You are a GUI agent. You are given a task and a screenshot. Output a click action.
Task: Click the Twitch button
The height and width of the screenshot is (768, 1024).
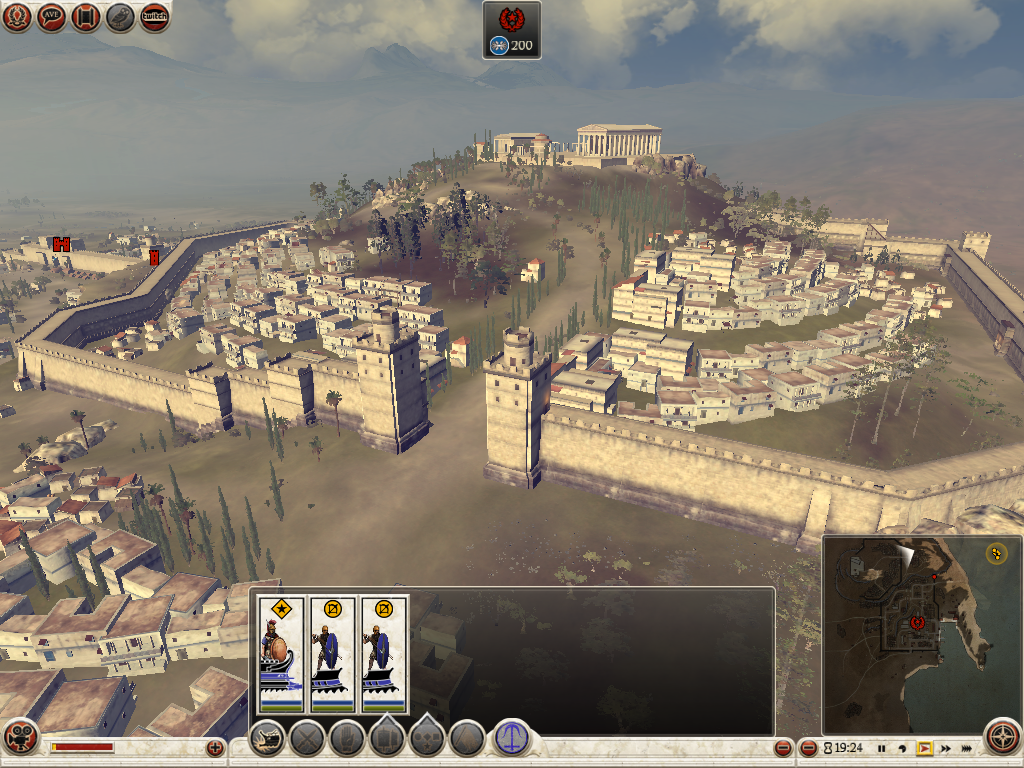pos(154,17)
